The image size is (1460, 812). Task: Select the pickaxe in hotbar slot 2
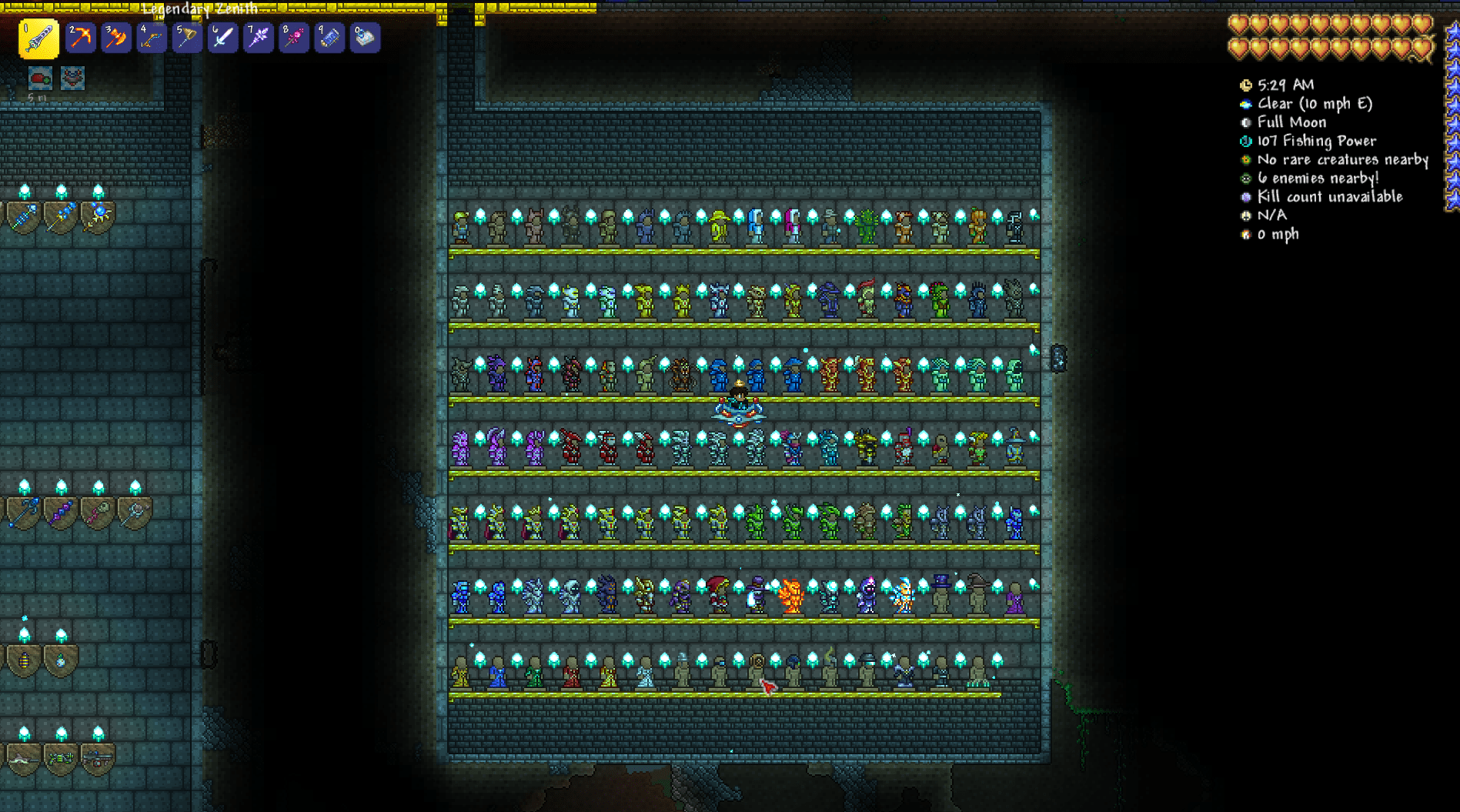coord(79,38)
